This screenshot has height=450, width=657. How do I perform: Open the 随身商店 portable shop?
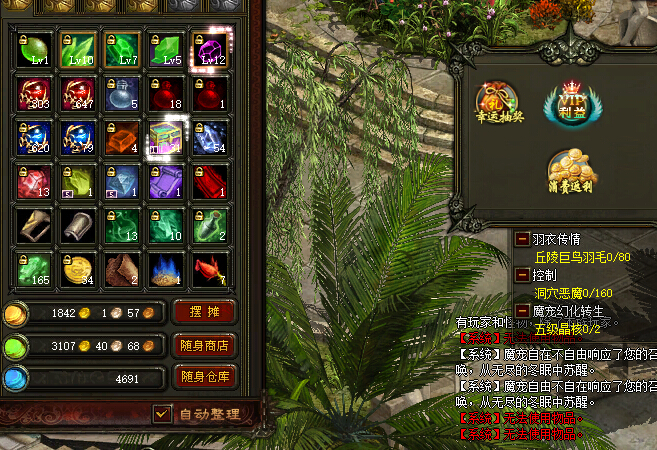(204, 346)
